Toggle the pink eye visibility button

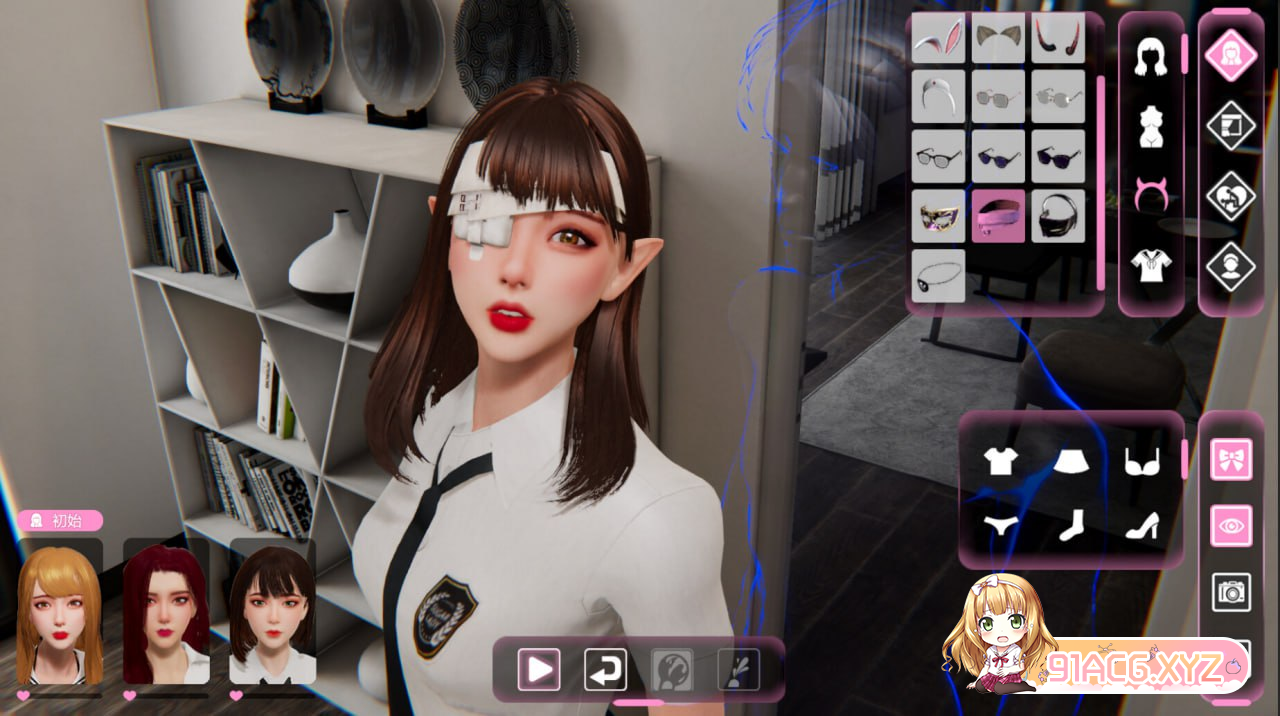(1231, 525)
